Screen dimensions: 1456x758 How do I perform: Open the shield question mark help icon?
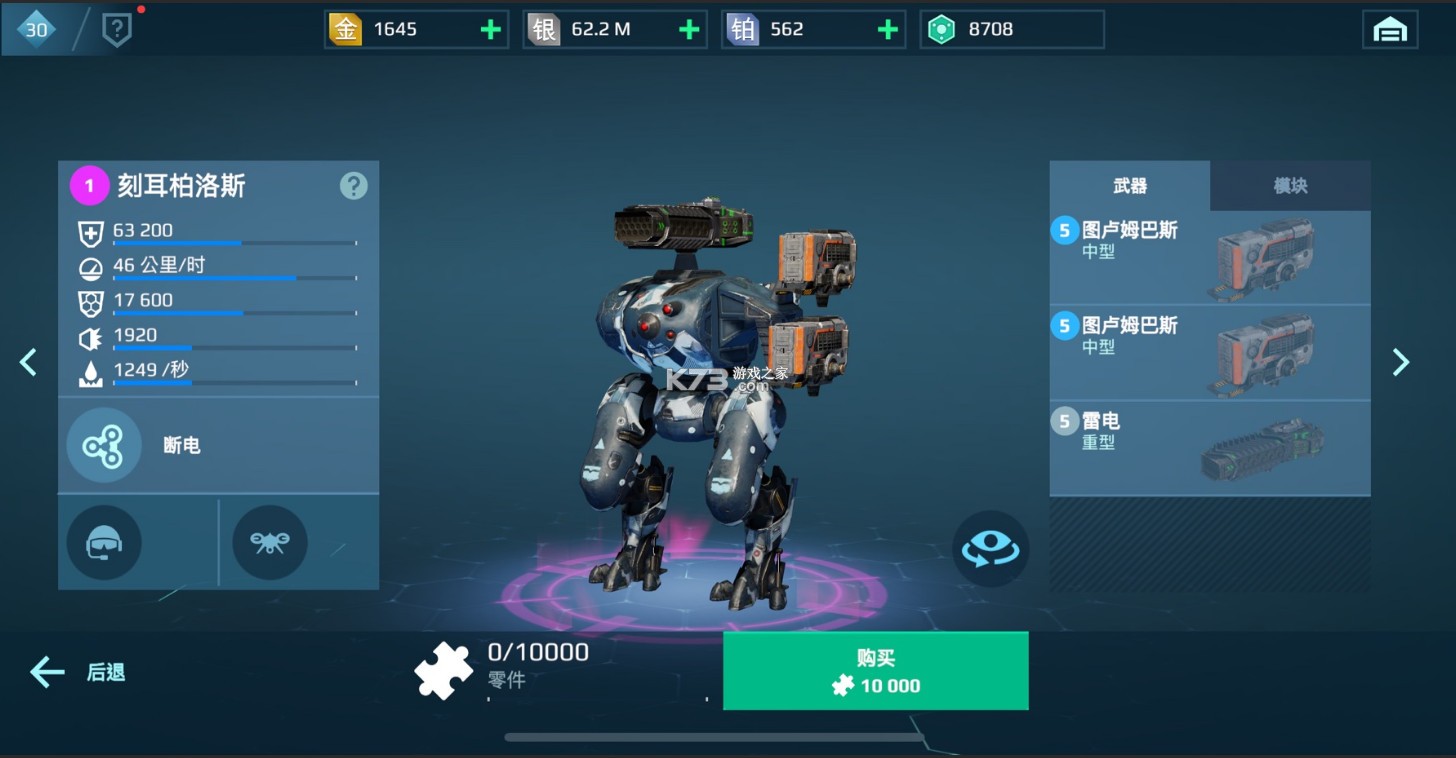(x=117, y=31)
